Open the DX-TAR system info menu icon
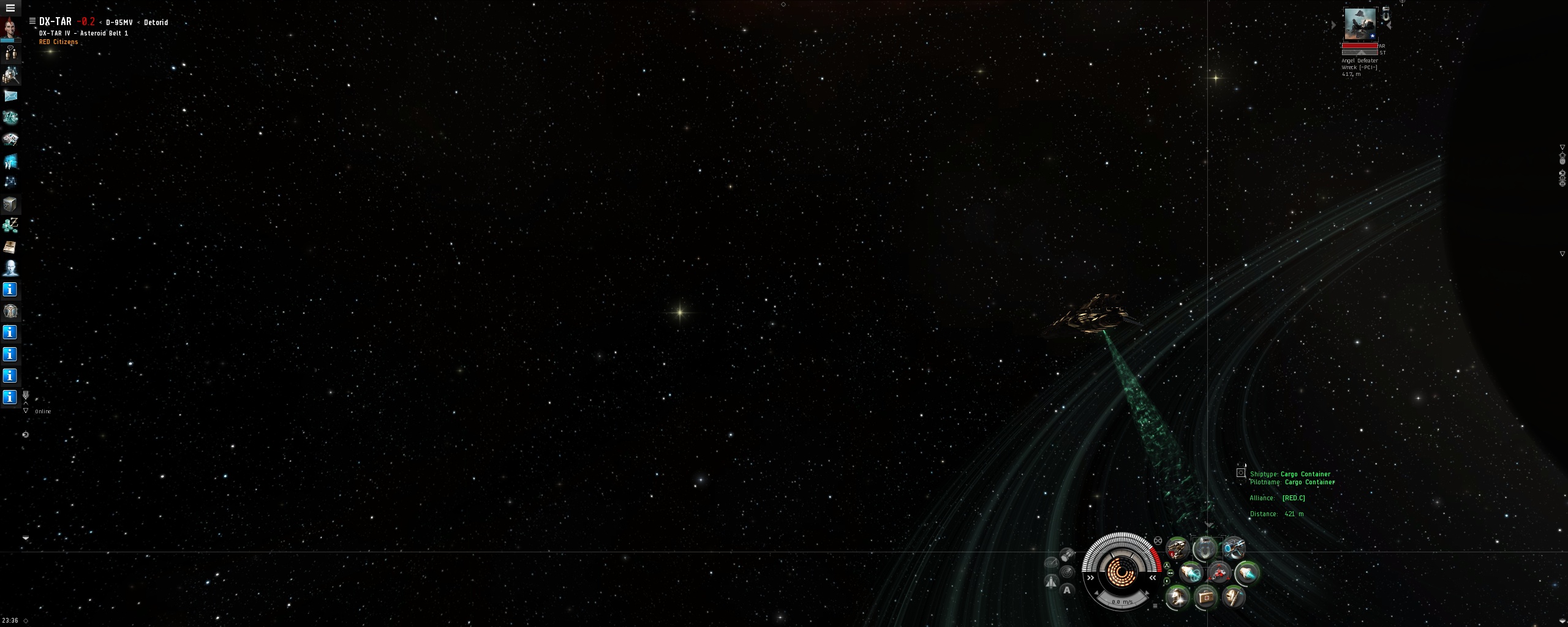This screenshot has height=627, width=1568. point(32,21)
